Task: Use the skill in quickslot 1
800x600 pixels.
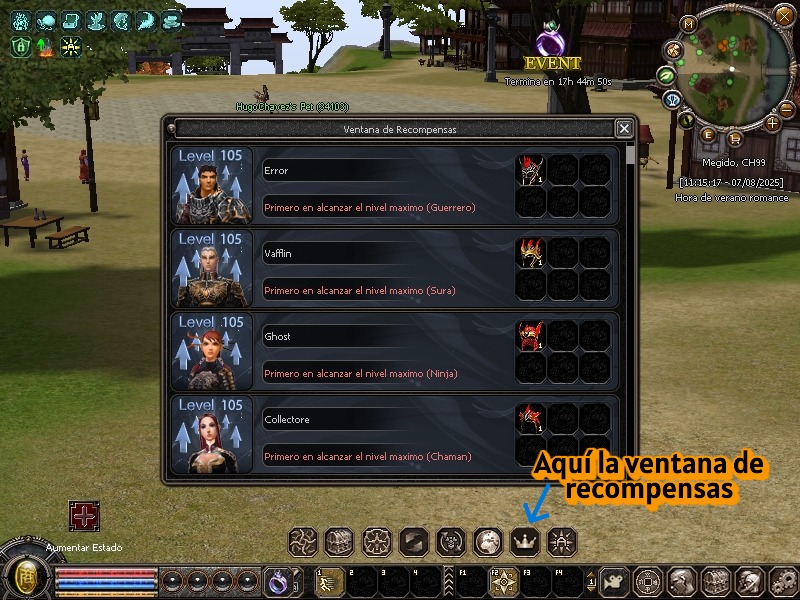Action: click(329, 581)
